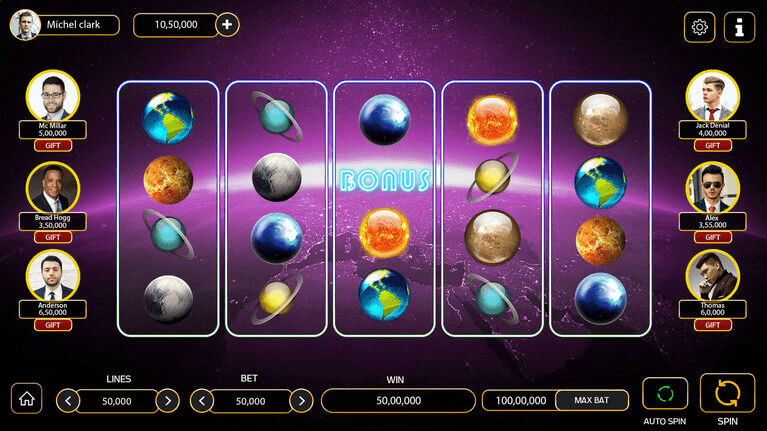This screenshot has width=767, height=431.
Task: Return to the home screen
Action: tap(27, 398)
